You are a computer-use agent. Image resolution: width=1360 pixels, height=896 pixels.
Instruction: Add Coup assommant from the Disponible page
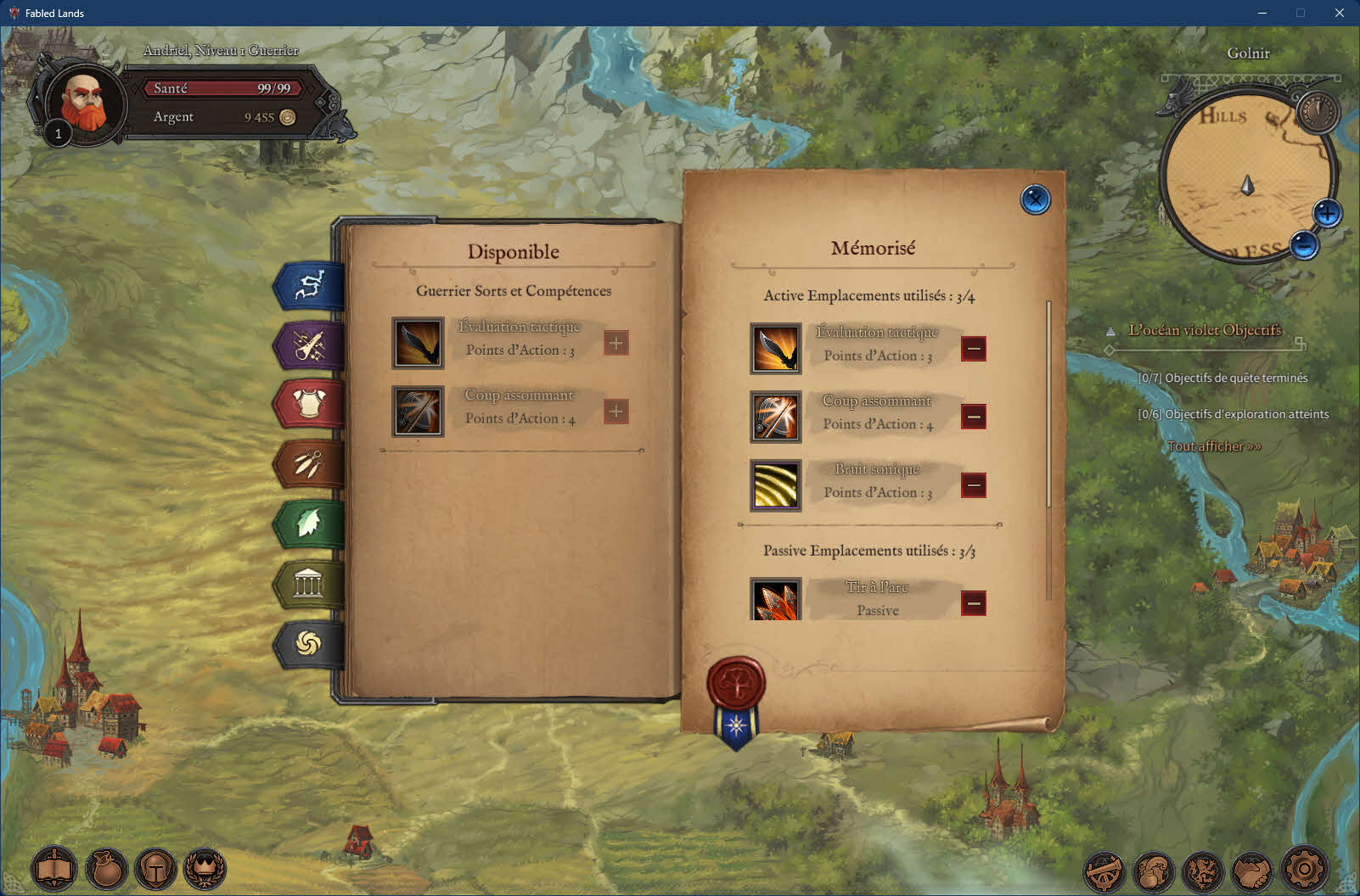(616, 412)
